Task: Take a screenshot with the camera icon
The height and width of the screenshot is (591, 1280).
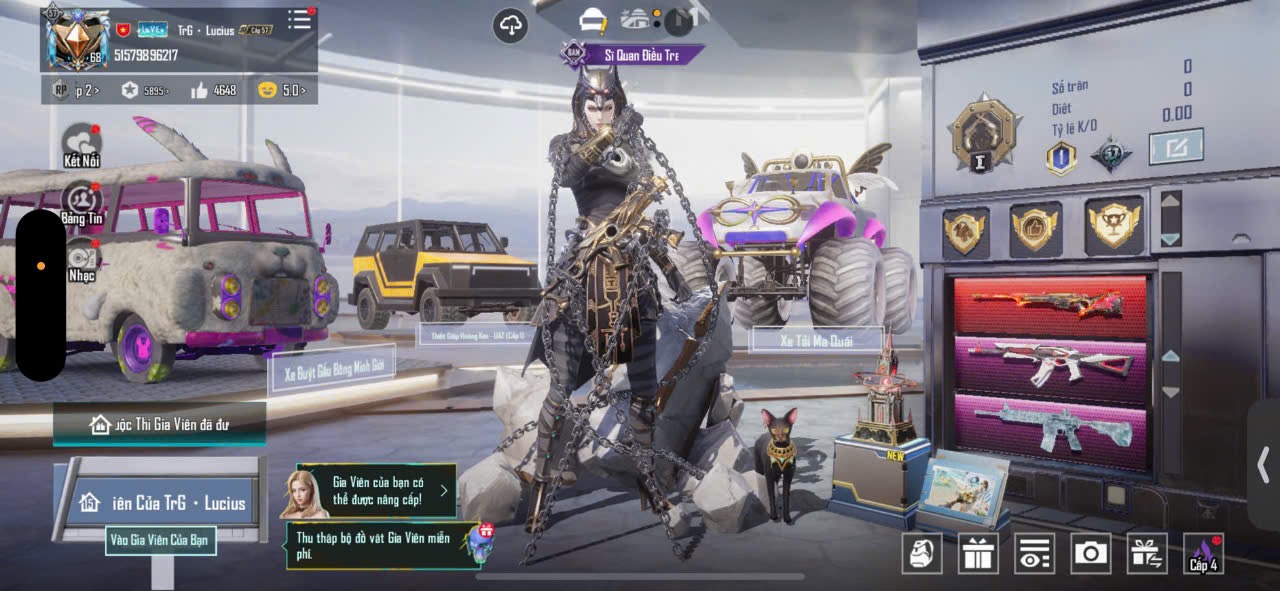Action: (1090, 553)
